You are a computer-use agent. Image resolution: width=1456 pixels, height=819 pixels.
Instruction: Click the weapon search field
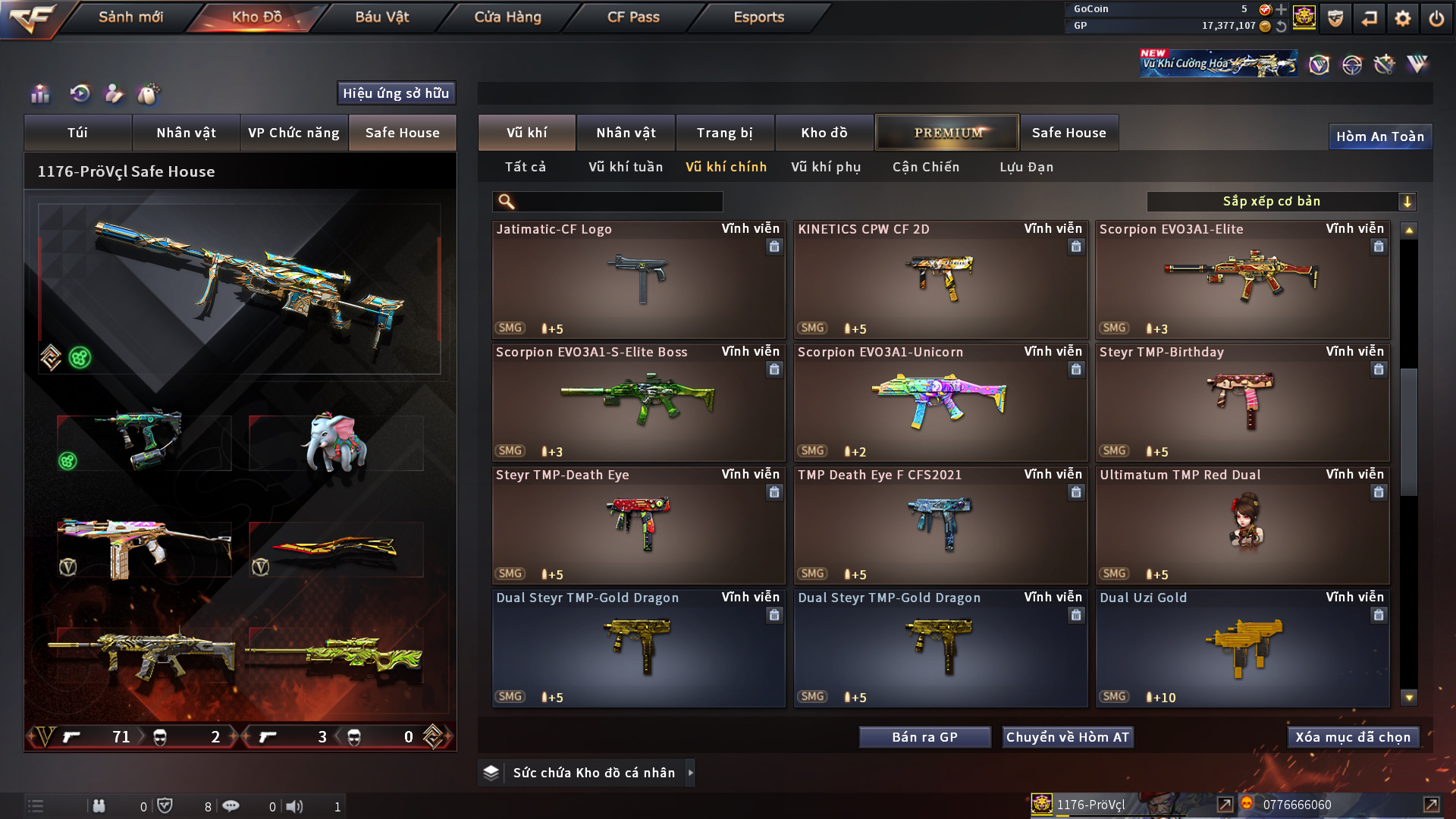tap(618, 202)
